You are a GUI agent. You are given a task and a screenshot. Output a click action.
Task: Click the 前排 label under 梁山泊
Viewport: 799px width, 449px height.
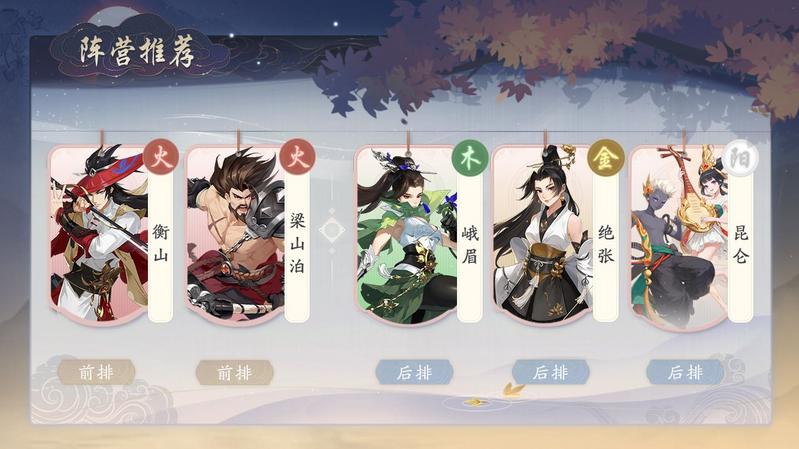(235, 372)
